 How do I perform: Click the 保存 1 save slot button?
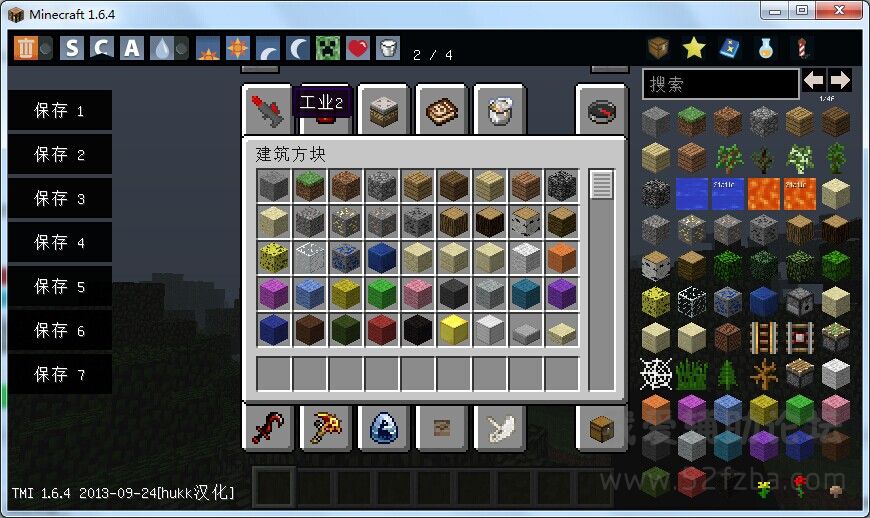[59, 111]
